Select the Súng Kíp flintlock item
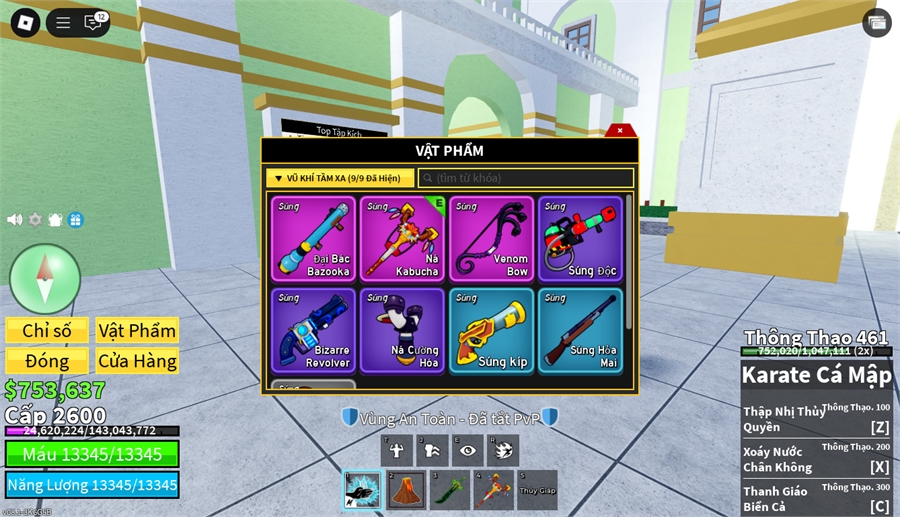 (491, 330)
